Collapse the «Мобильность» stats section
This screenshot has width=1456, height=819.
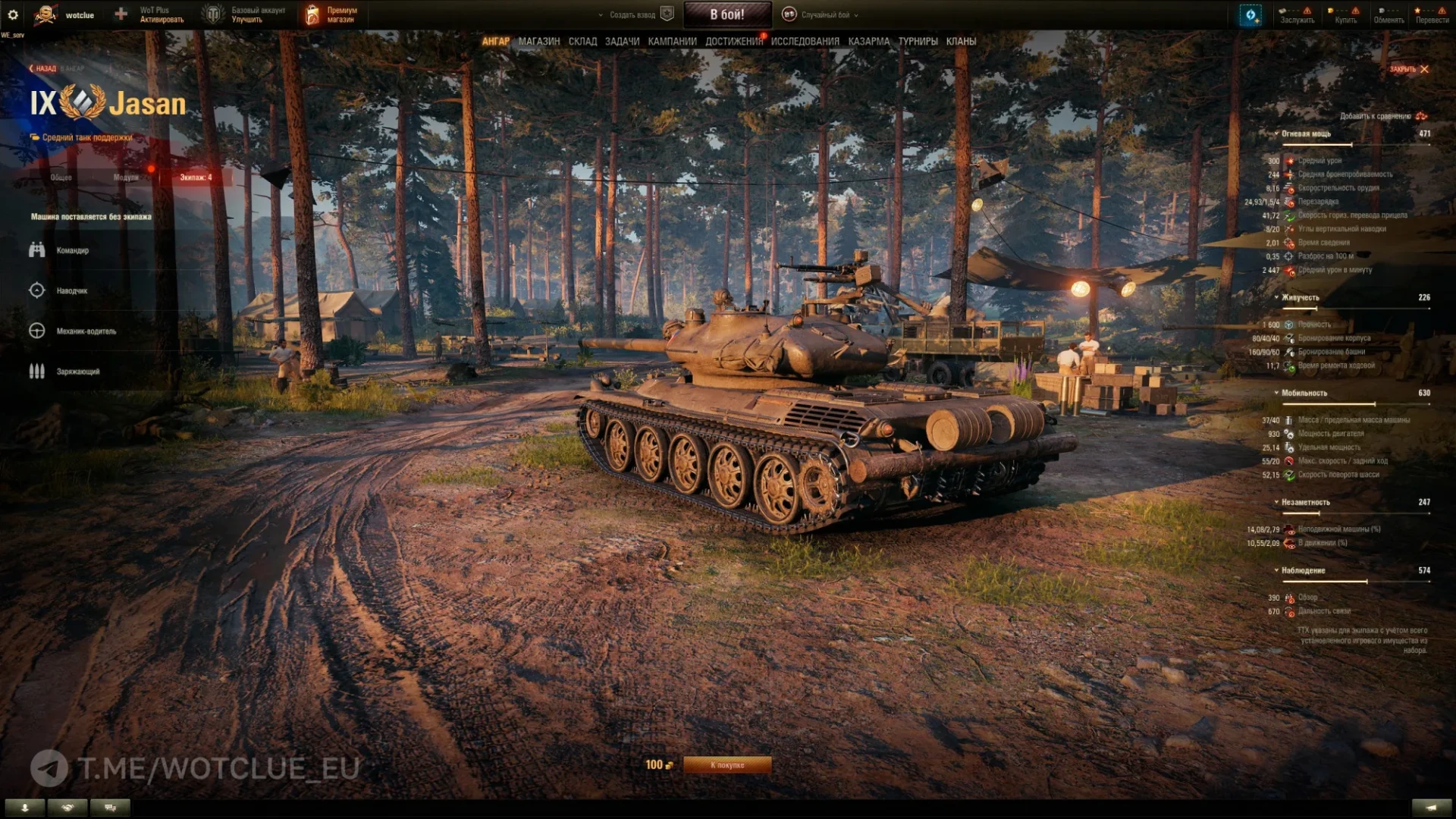coord(1304,393)
